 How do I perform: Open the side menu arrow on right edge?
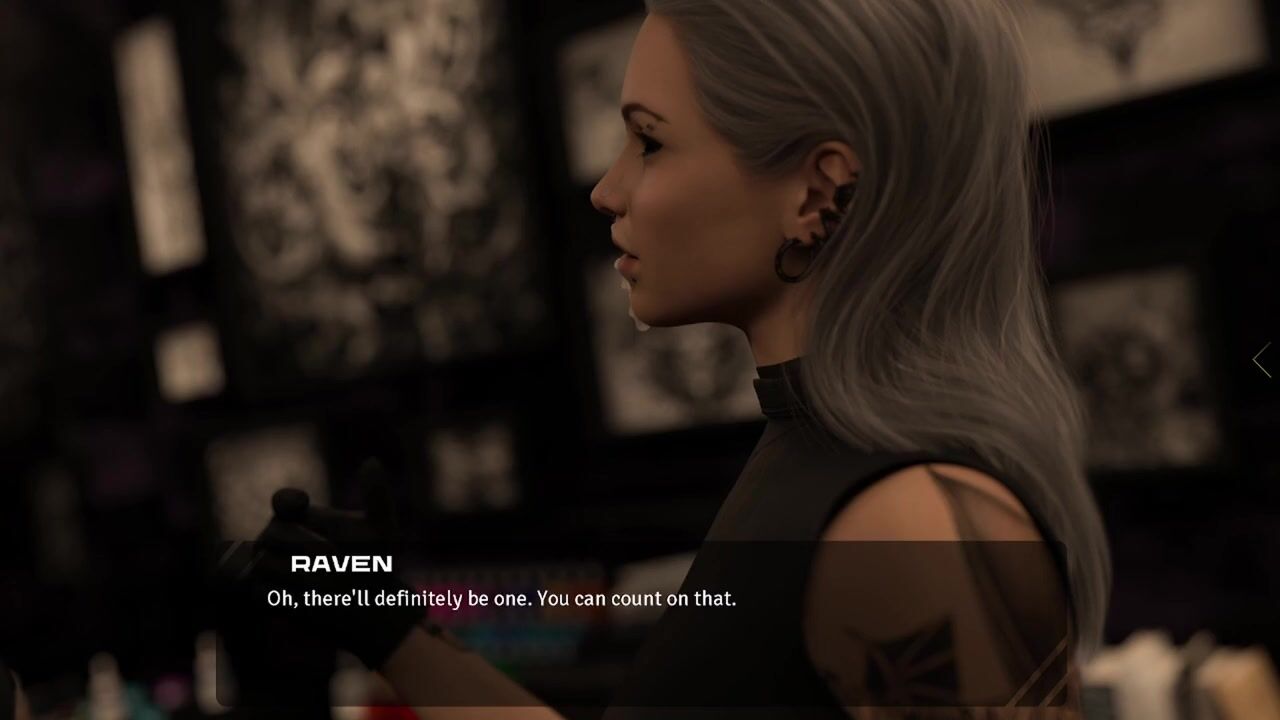pyautogui.click(x=1262, y=360)
